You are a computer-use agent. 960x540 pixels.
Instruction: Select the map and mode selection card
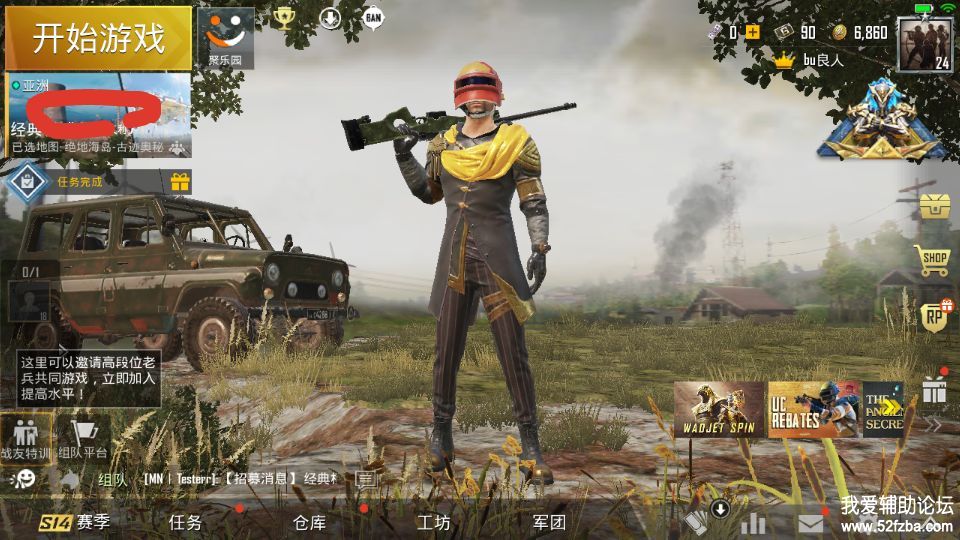(x=98, y=115)
